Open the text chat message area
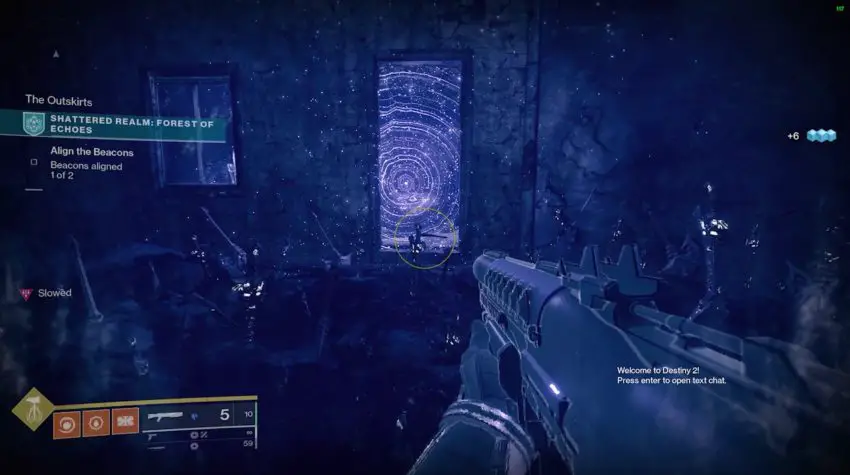 click(671, 375)
